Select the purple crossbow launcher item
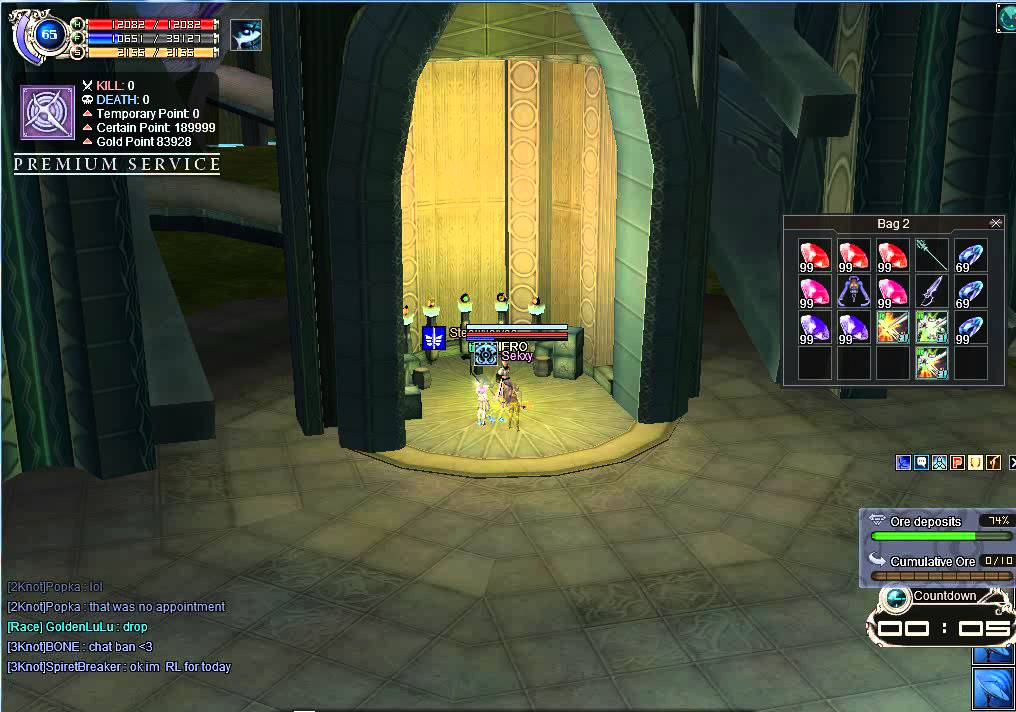This screenshot has height=712, width=1016. click(x=853, y=292)
